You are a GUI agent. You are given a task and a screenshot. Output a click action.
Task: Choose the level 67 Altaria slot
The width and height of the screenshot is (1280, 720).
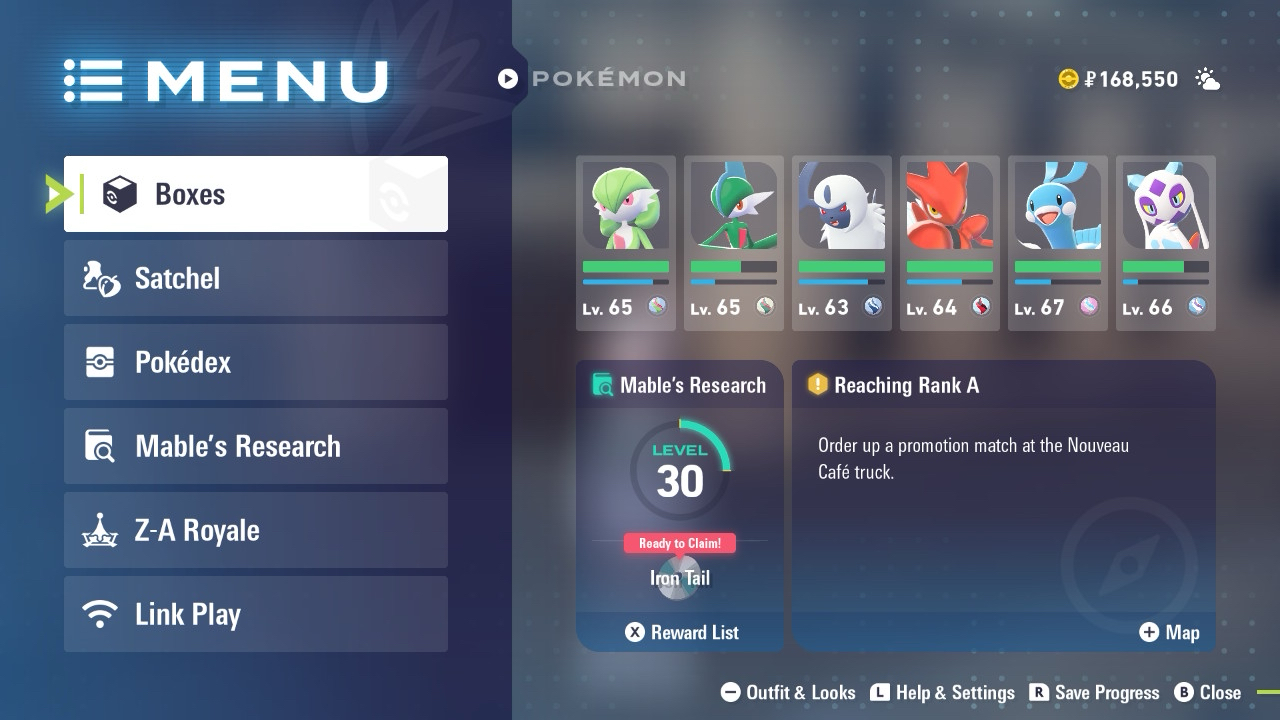coord(1058,242)
